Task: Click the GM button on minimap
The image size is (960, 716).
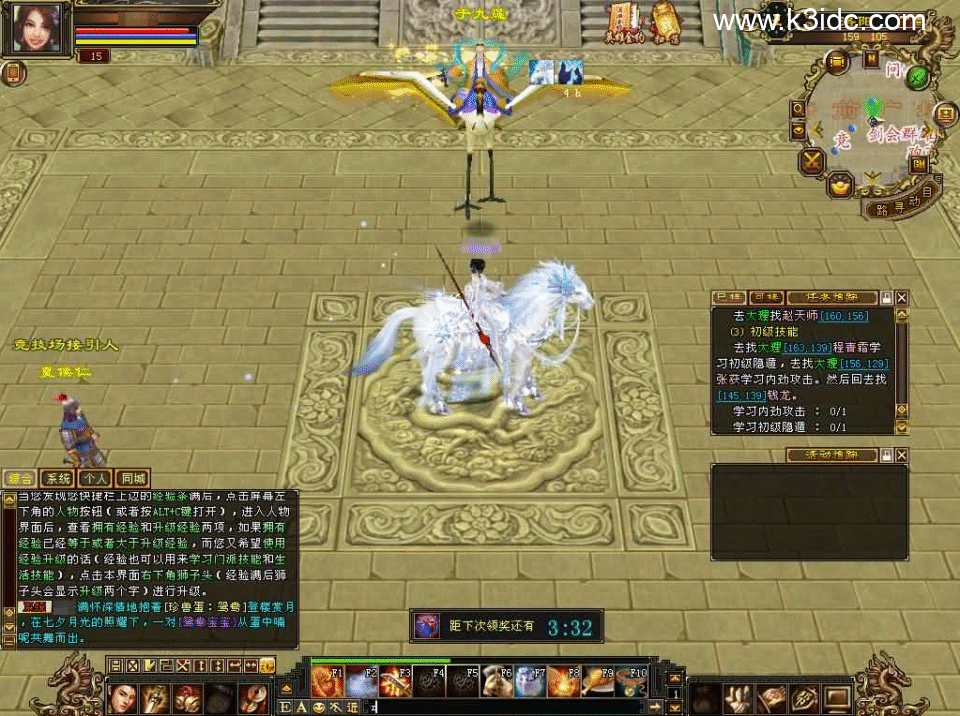Action: click(x=918, y=163)
